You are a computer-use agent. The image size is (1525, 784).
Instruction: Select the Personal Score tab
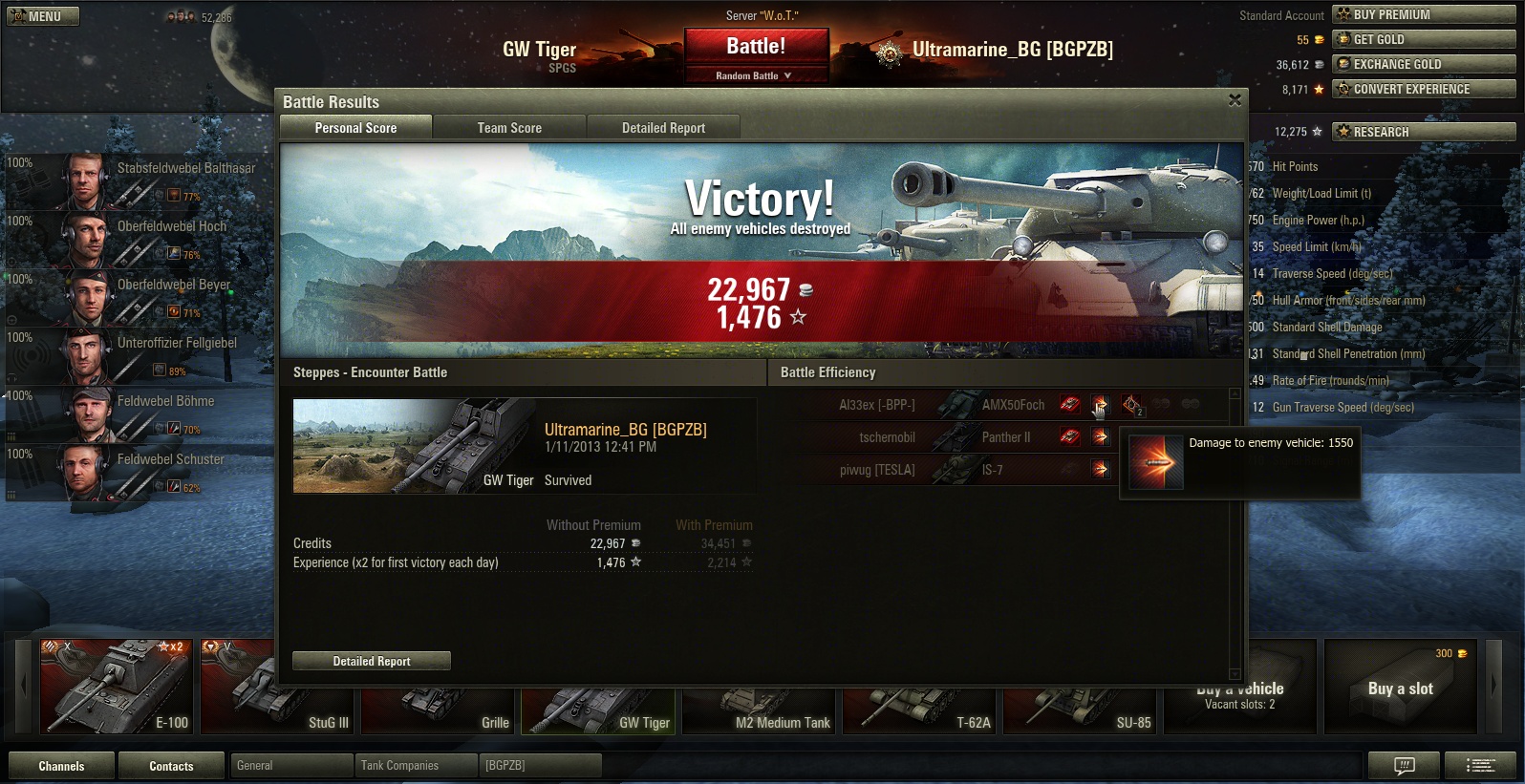click(x=355, y=128)
